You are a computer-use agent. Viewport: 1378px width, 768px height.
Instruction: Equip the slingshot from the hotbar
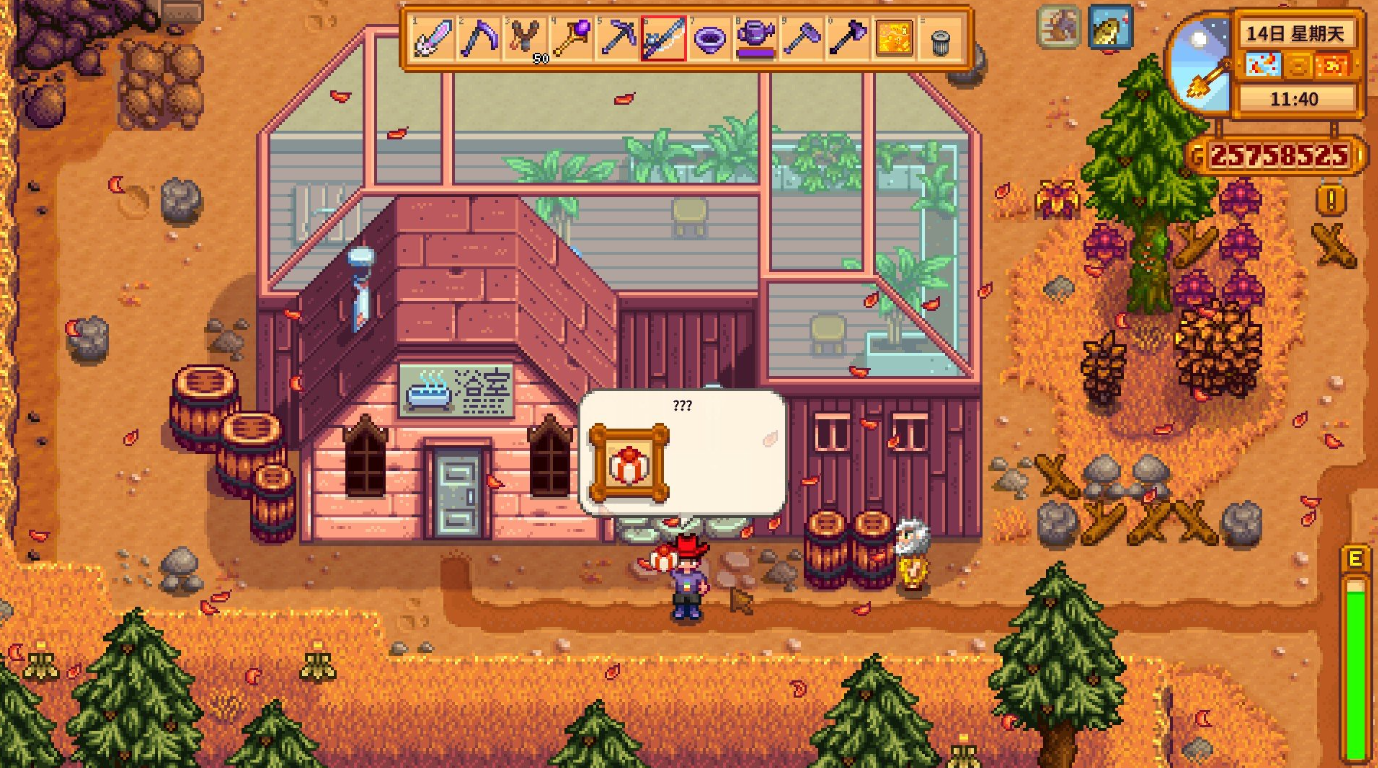(x=526, y=40)
